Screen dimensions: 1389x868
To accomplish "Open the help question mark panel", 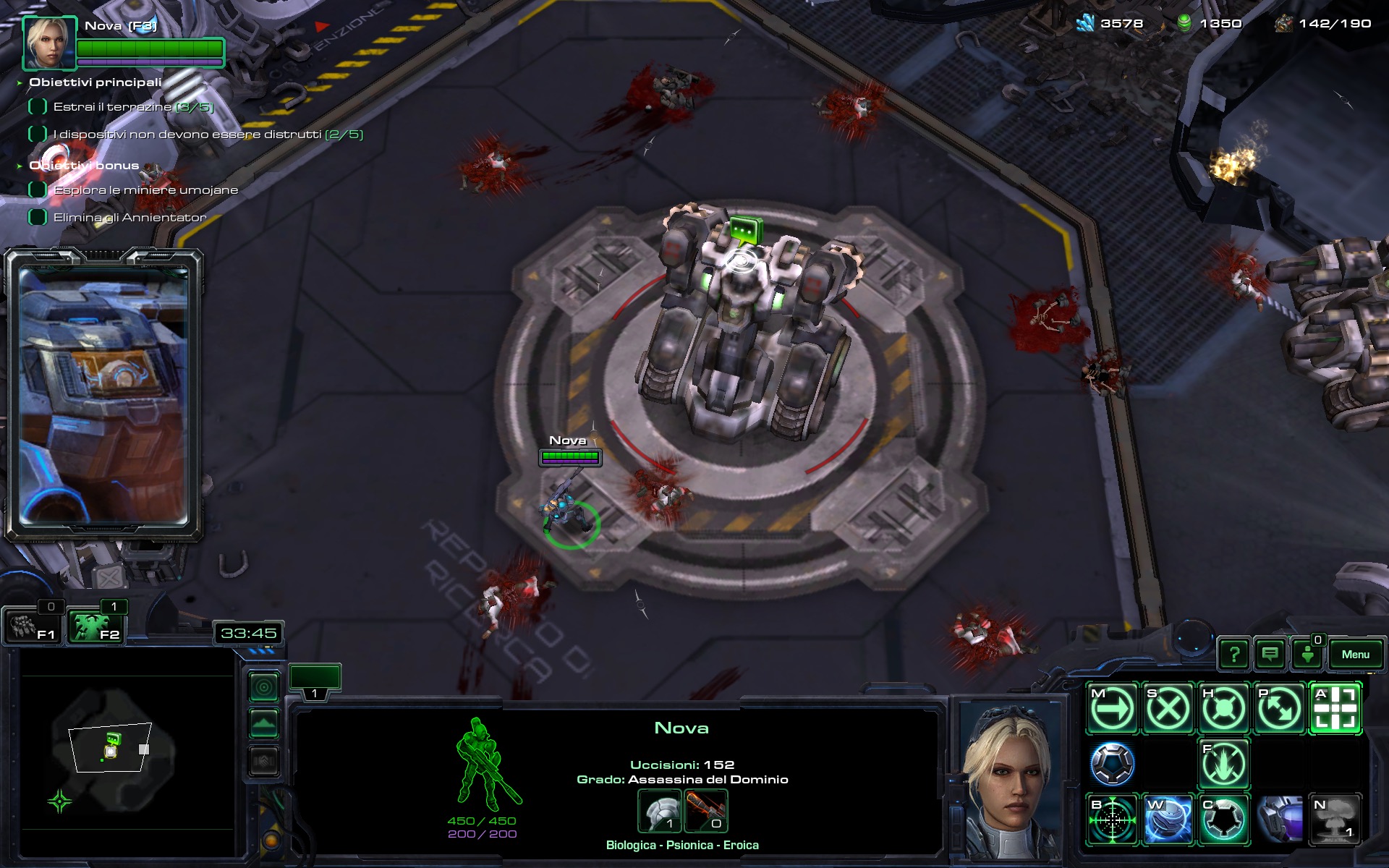I will pos(1234,655).
